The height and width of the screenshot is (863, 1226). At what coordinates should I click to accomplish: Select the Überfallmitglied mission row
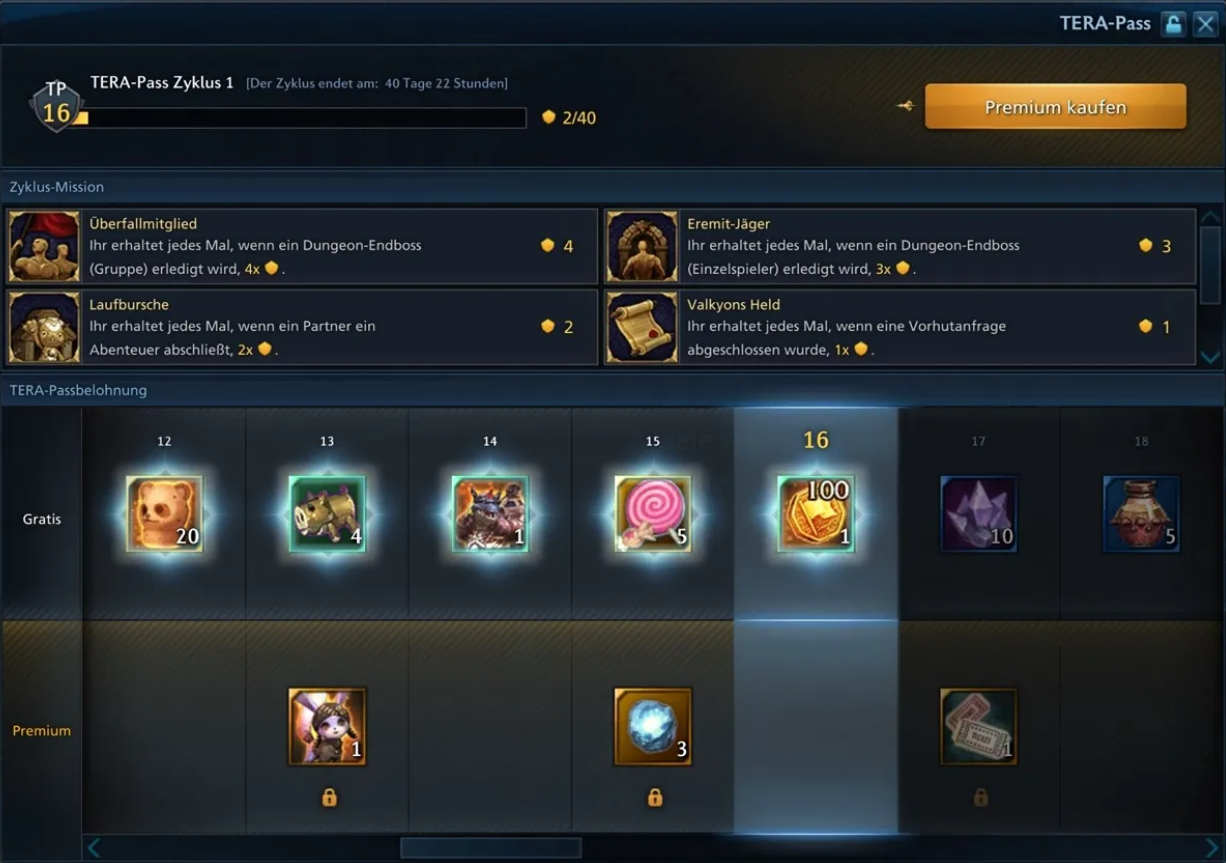[x=302, y=246]
